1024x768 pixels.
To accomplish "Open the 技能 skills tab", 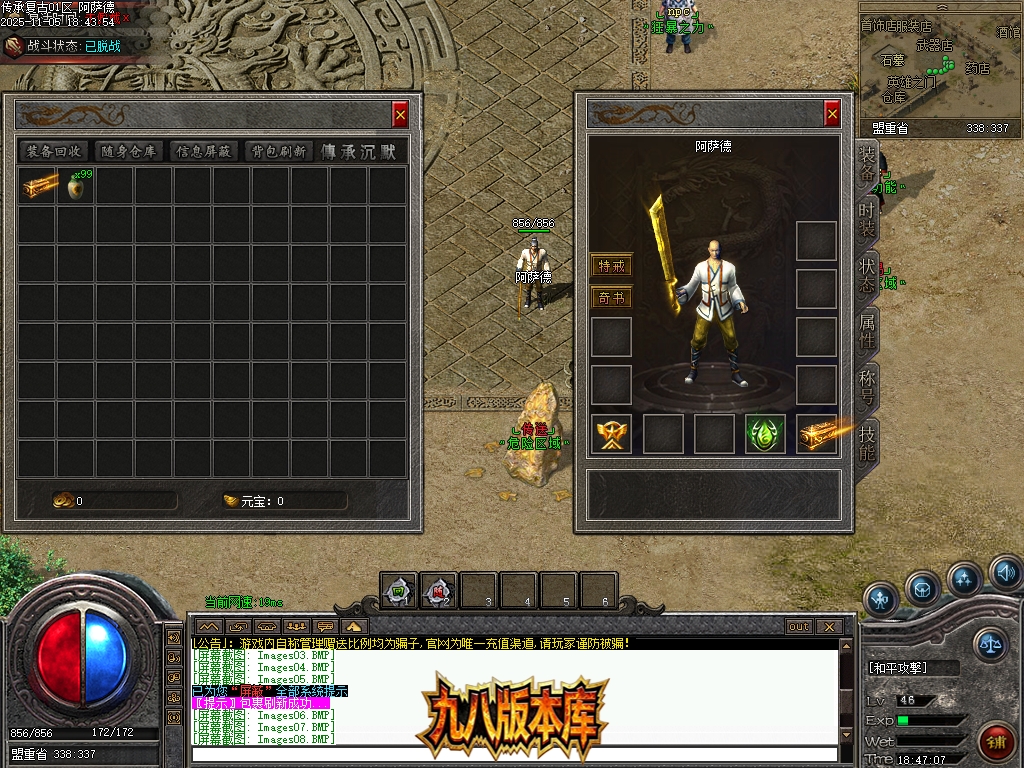I will click(x=866, y=441).
